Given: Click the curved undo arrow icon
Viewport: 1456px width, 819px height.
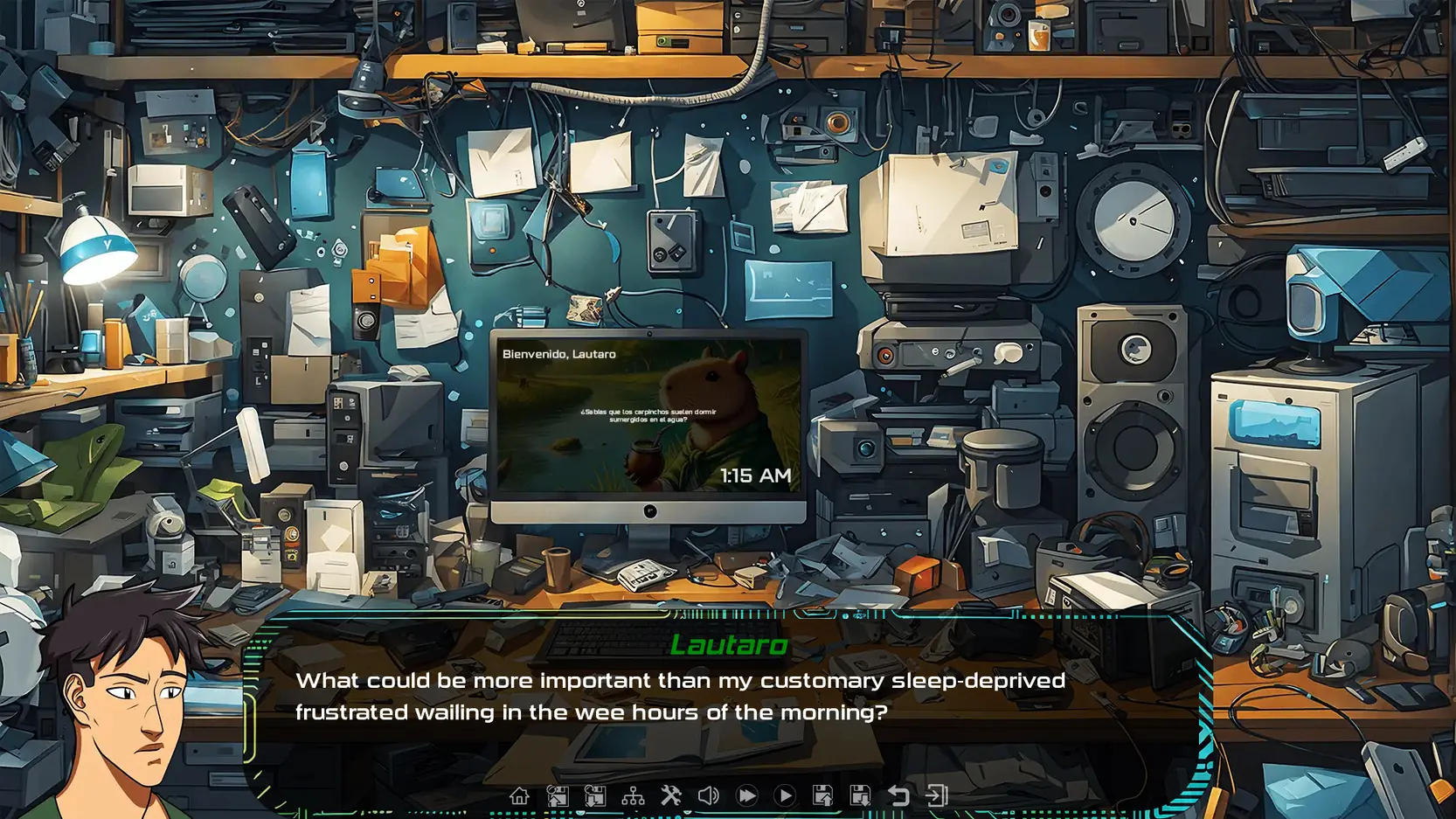Looking at the screenshot, I should 898,795.
